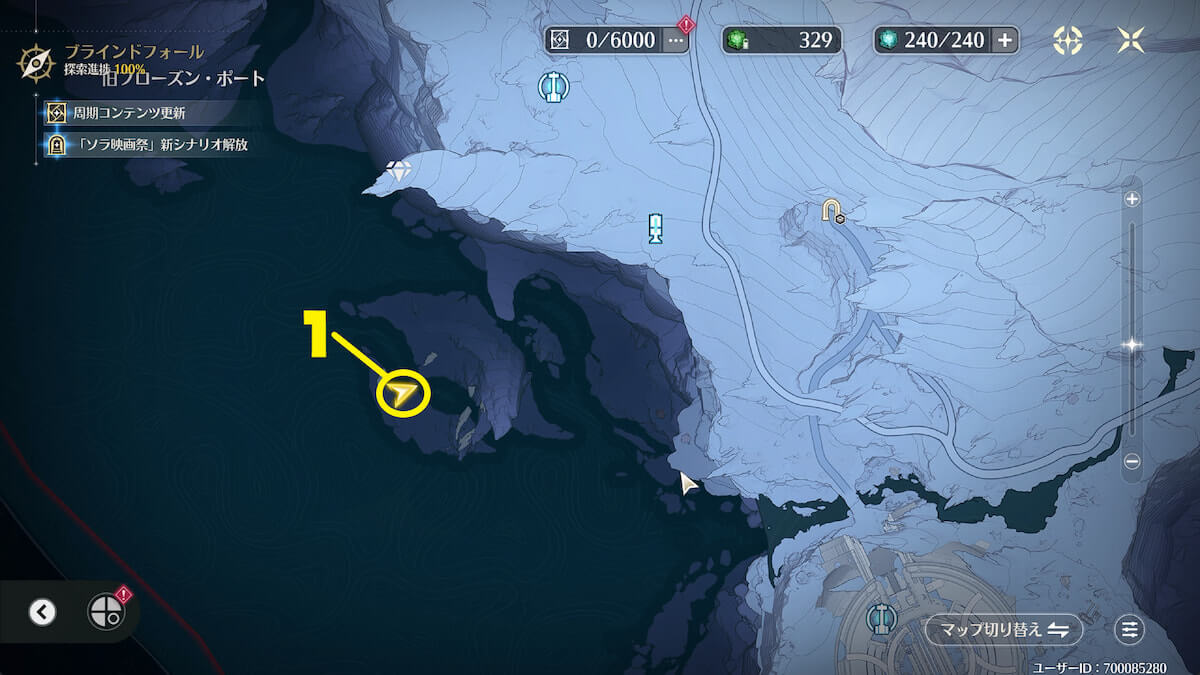The width and height of the screenshot is (1200, 675).
Task: Open the map filter list icon
Action: (1130, 630)
